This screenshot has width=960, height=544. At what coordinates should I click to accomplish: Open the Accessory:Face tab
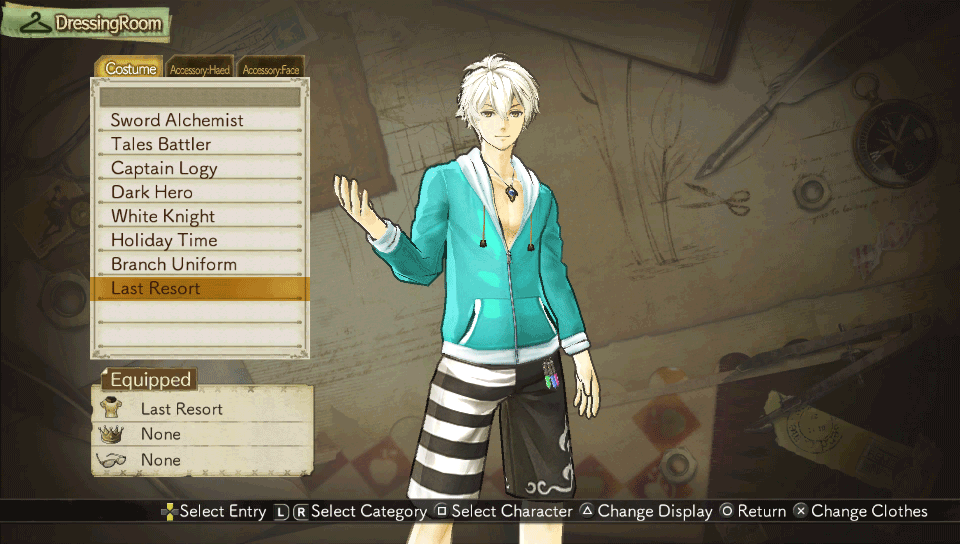[x=270, y=69]
